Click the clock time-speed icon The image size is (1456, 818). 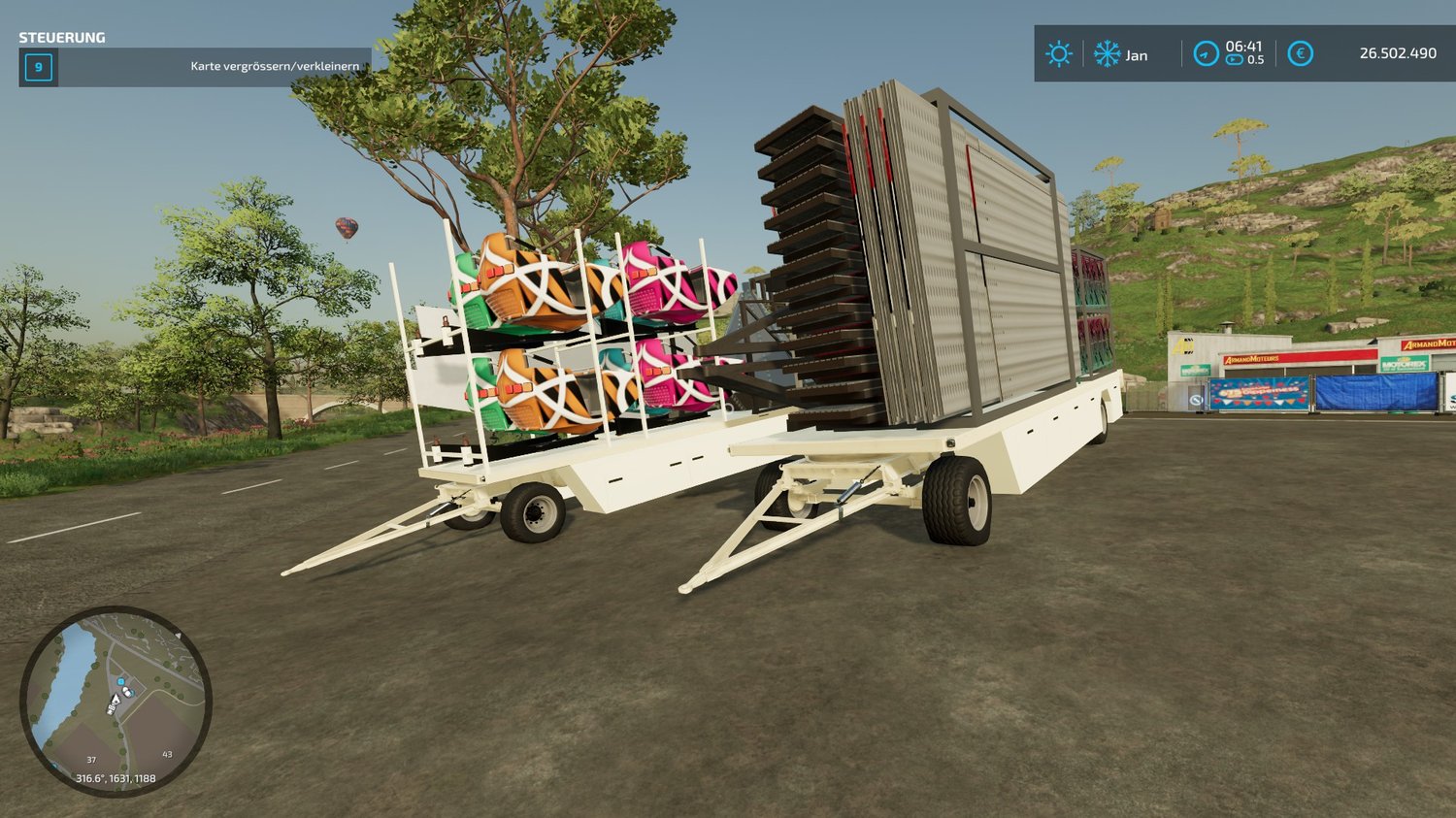click(1206, 54)
